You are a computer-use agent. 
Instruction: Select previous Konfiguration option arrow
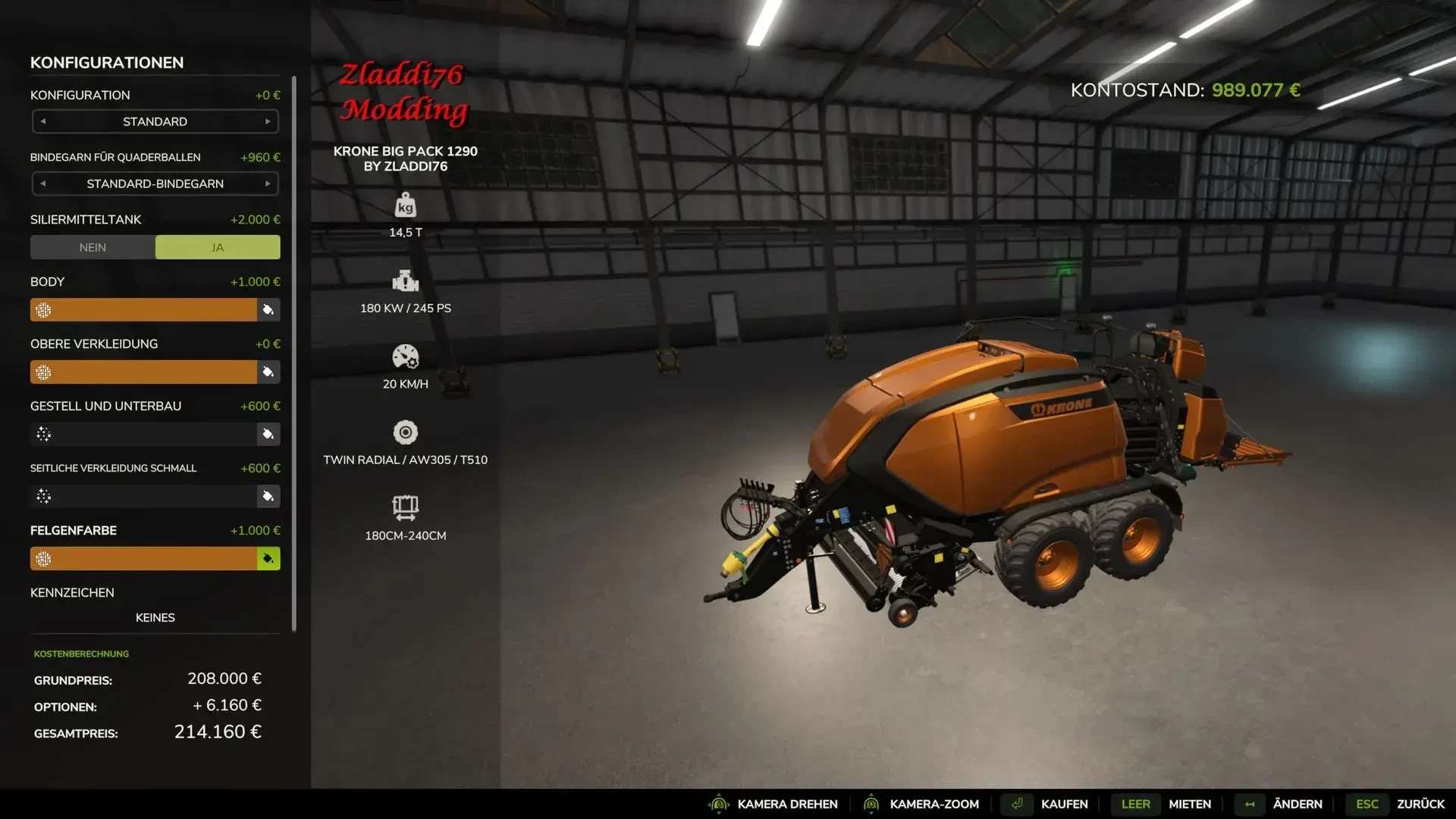pyautogui.click(x=43, y=121)
